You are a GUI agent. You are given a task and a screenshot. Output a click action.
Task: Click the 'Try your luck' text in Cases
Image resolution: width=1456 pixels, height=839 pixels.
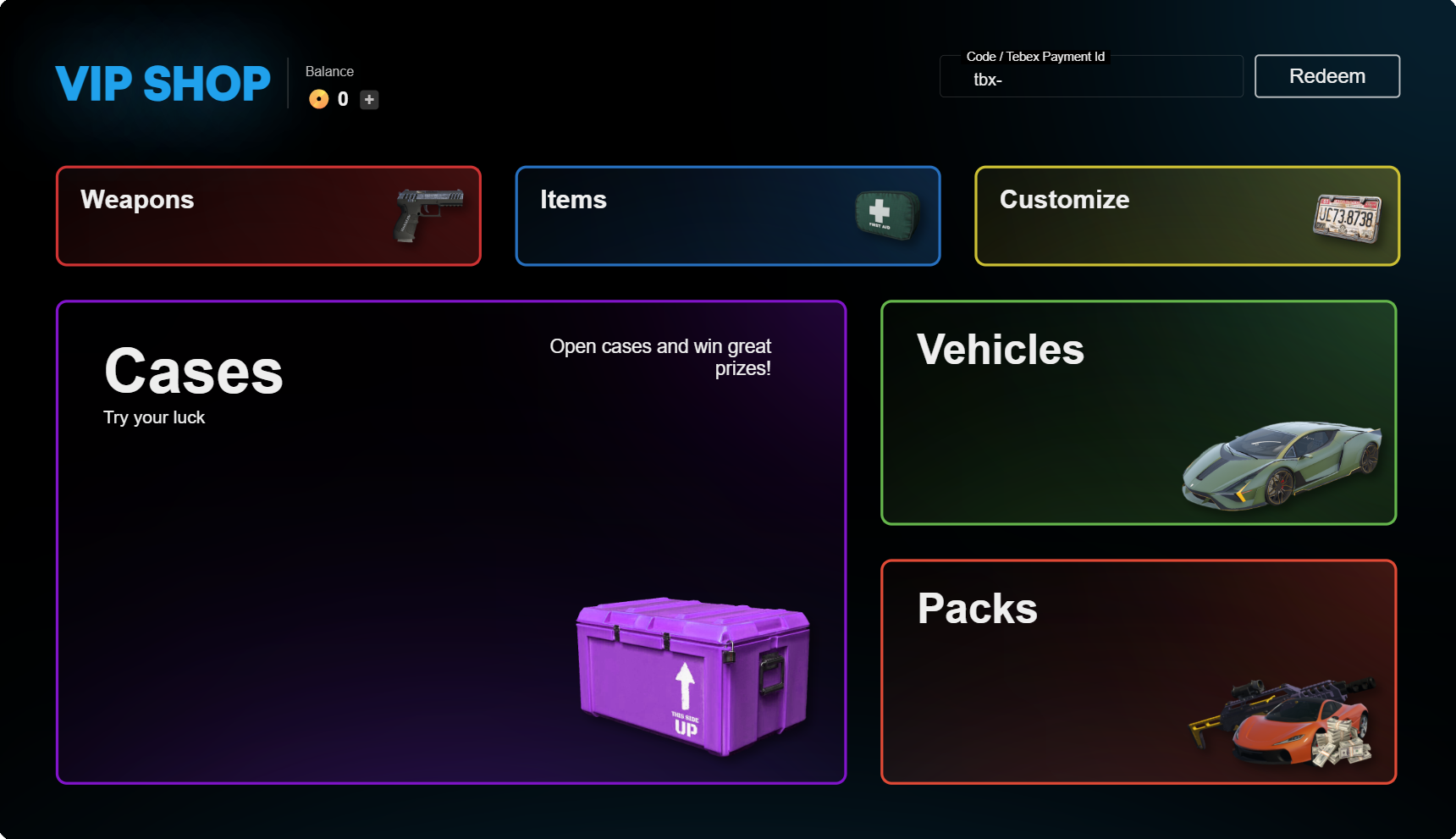click(x=153, y=417)
